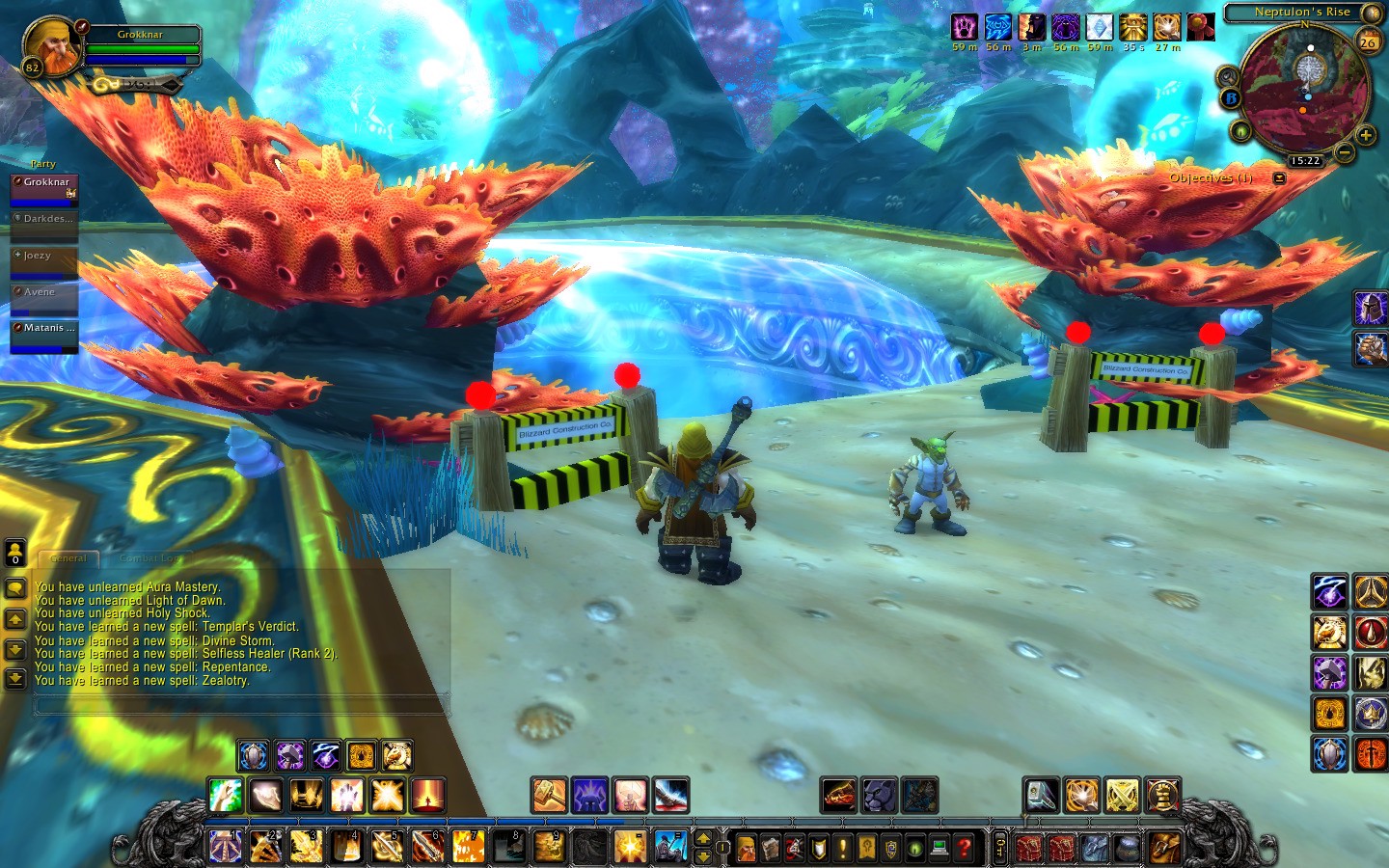Screen dimensions: 1389x868
Task: Open the chat menu speech bubble button
Action: tap(15, 588)
